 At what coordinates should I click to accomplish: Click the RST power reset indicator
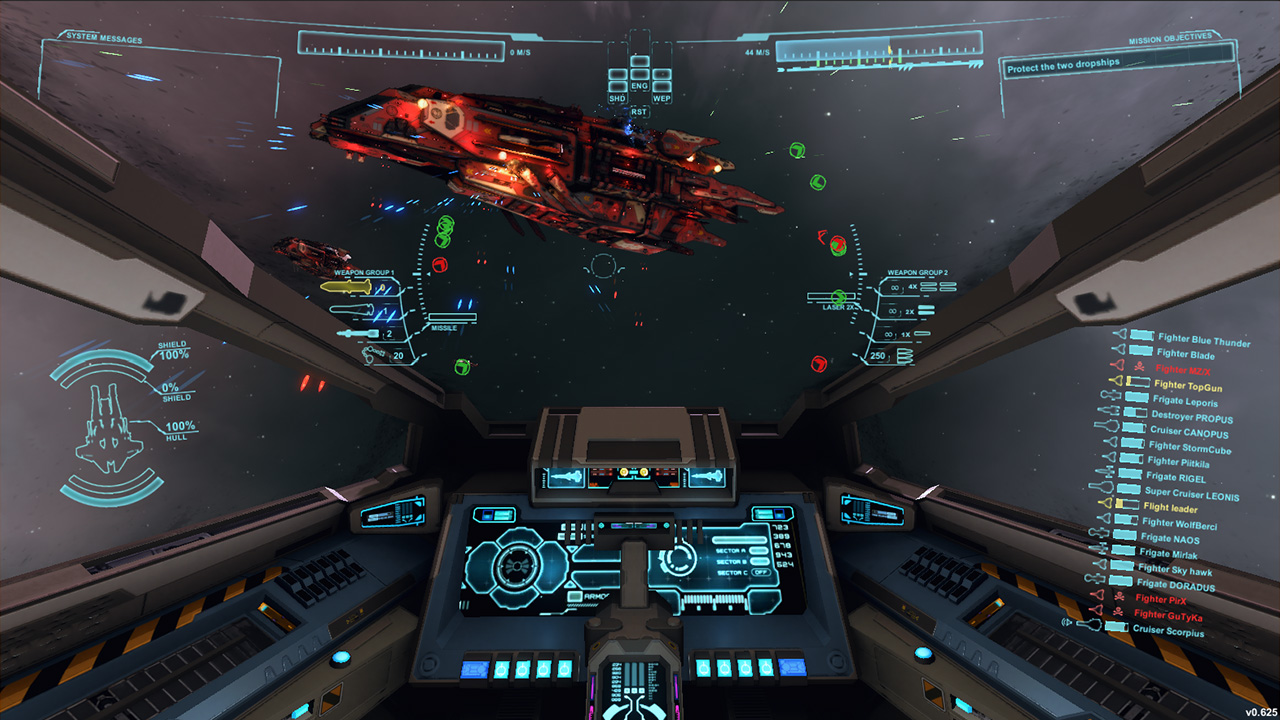coord(640,111)
